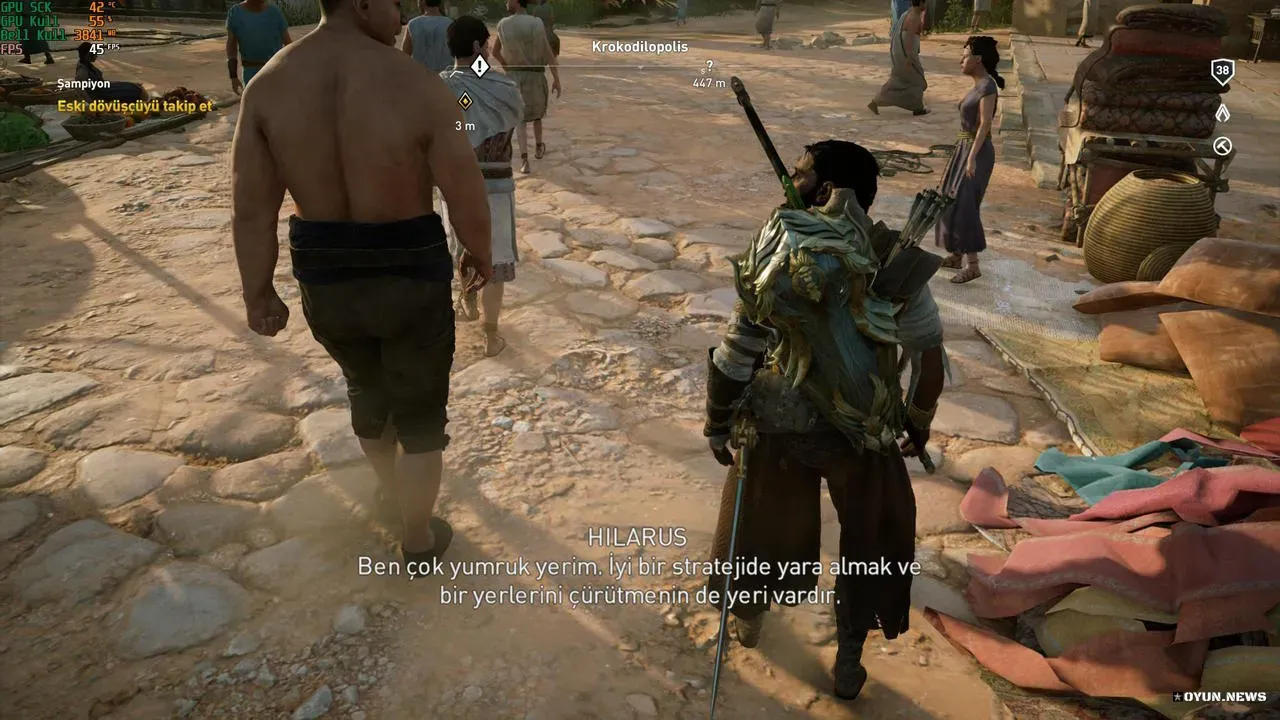The width and height of the screenshot is (1280, 720).
Task: Select the upward arrowhead icon below level badge
Action: click(x=1222, y=113)
